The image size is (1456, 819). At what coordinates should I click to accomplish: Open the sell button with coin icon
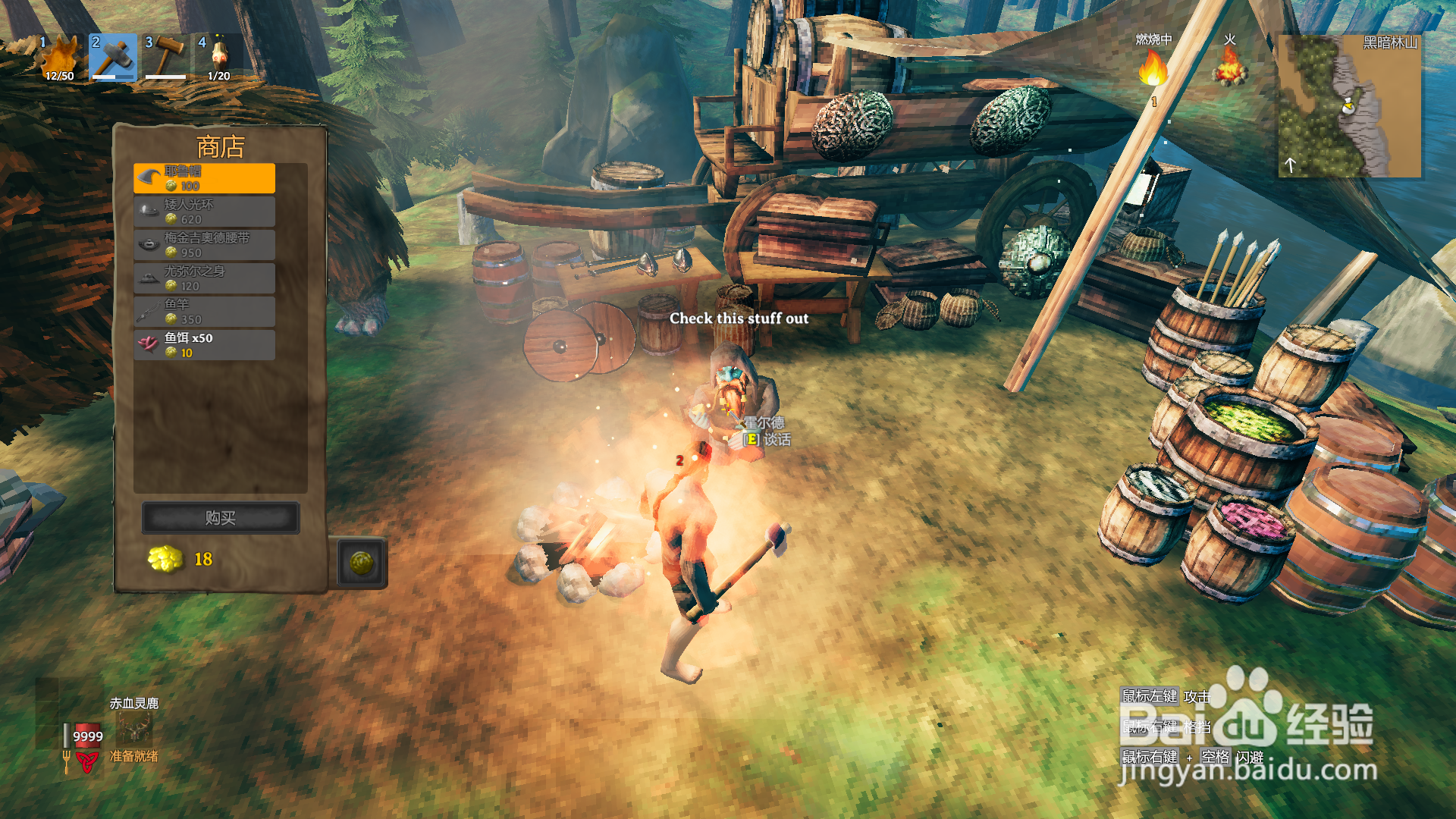(361, 563)
